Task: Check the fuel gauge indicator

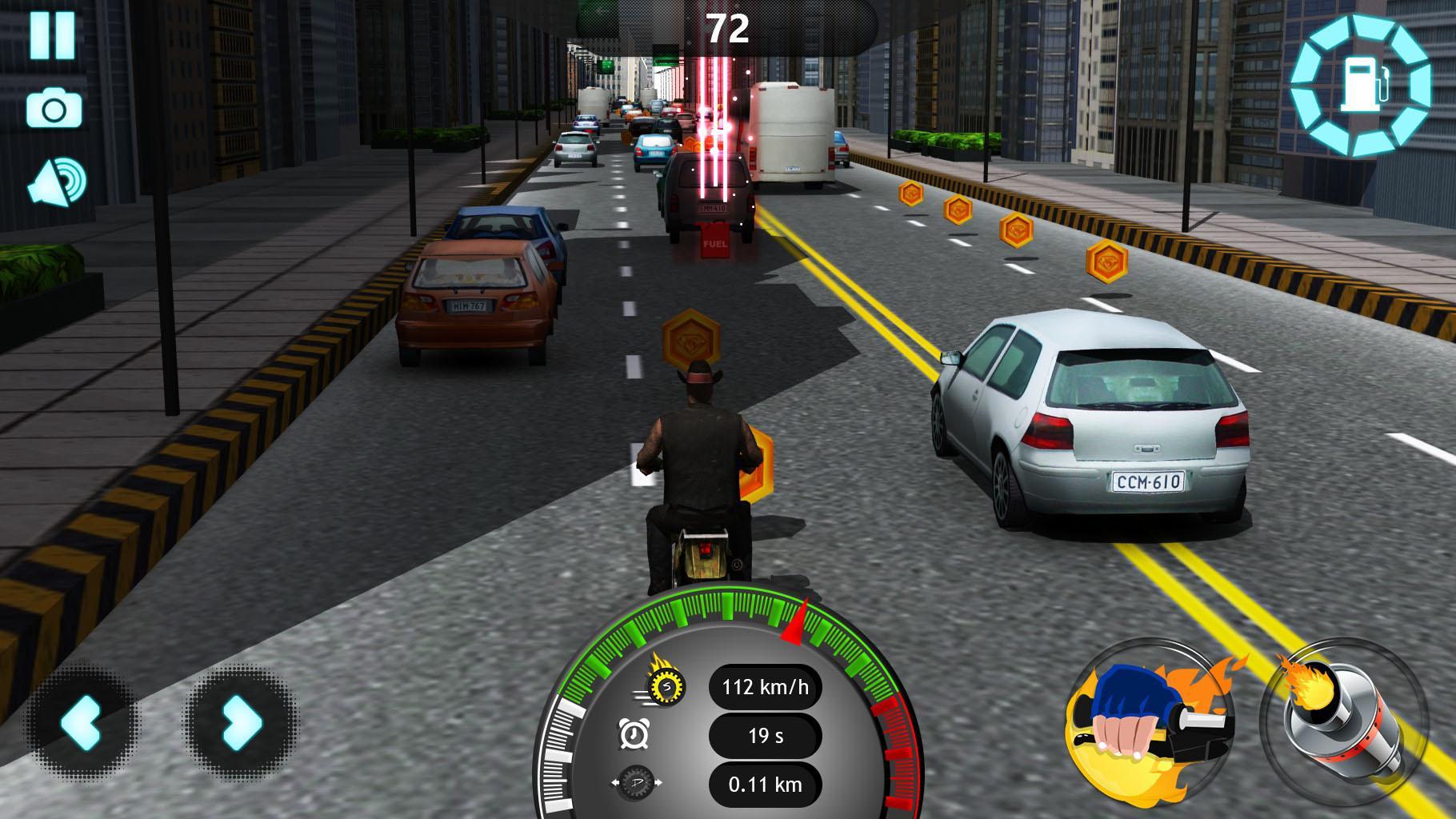Action: 1359,84
